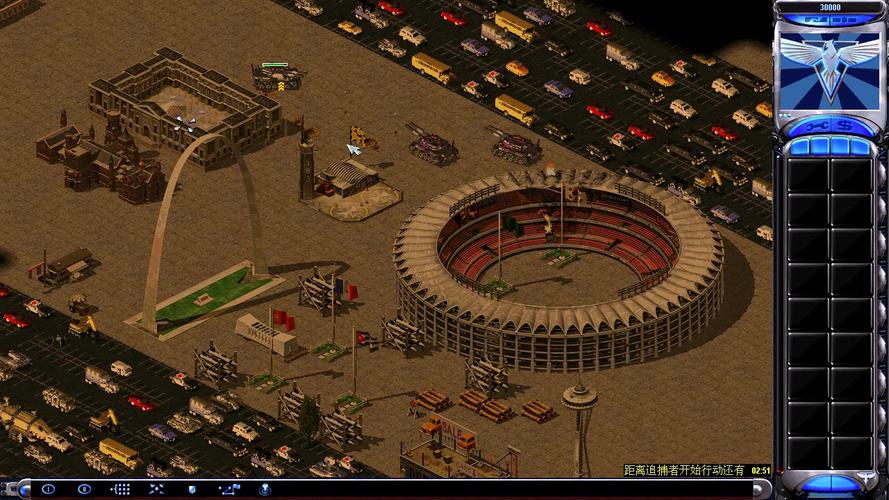889x500 pixels.
Task: Activate the crossed-arrows command icon
Action: [x=156, y=489]
